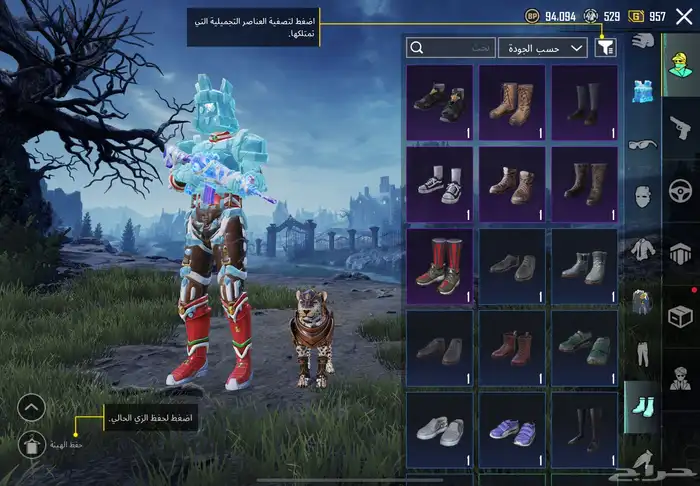Open the face mask category
The width and height of the screenshot is (700, 486).
tap(641, 196)
